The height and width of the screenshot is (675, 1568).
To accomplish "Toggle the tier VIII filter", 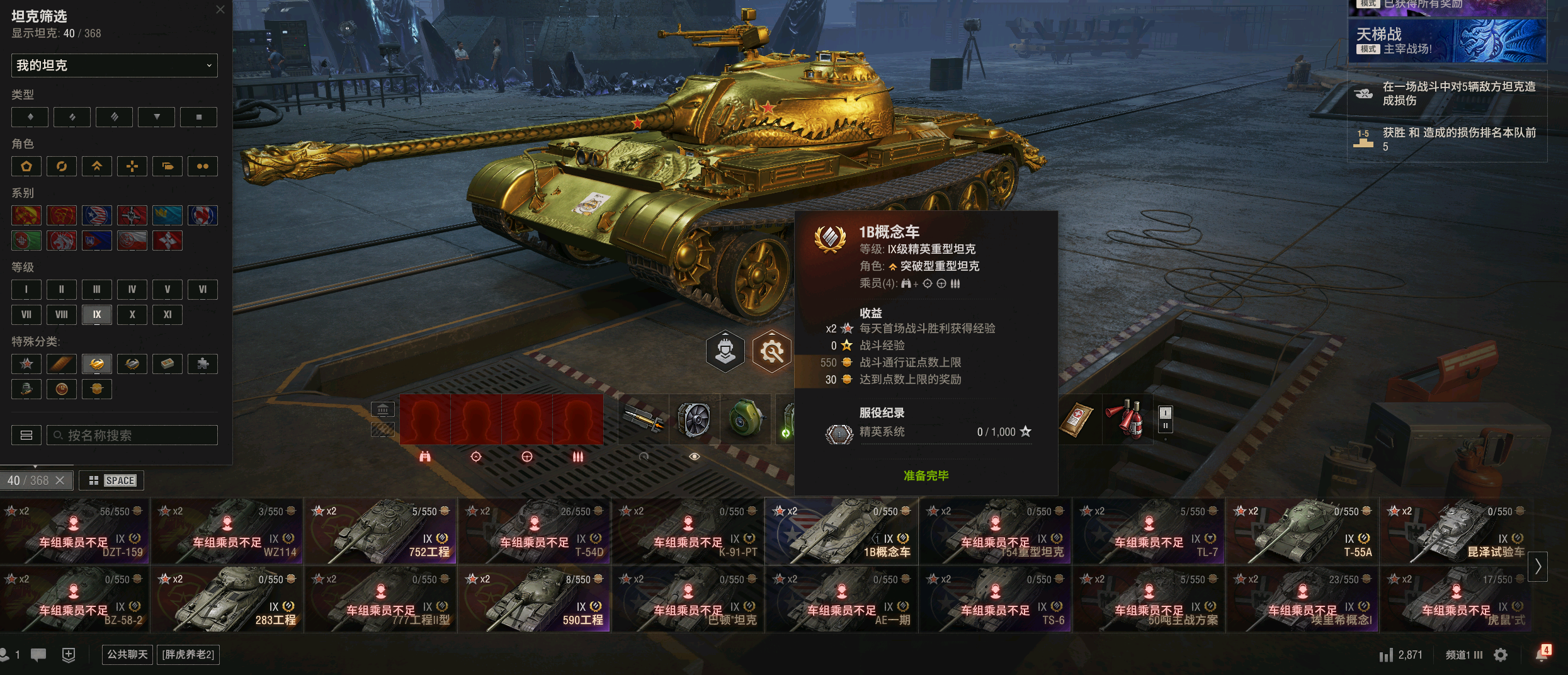I will coord(62,314).
